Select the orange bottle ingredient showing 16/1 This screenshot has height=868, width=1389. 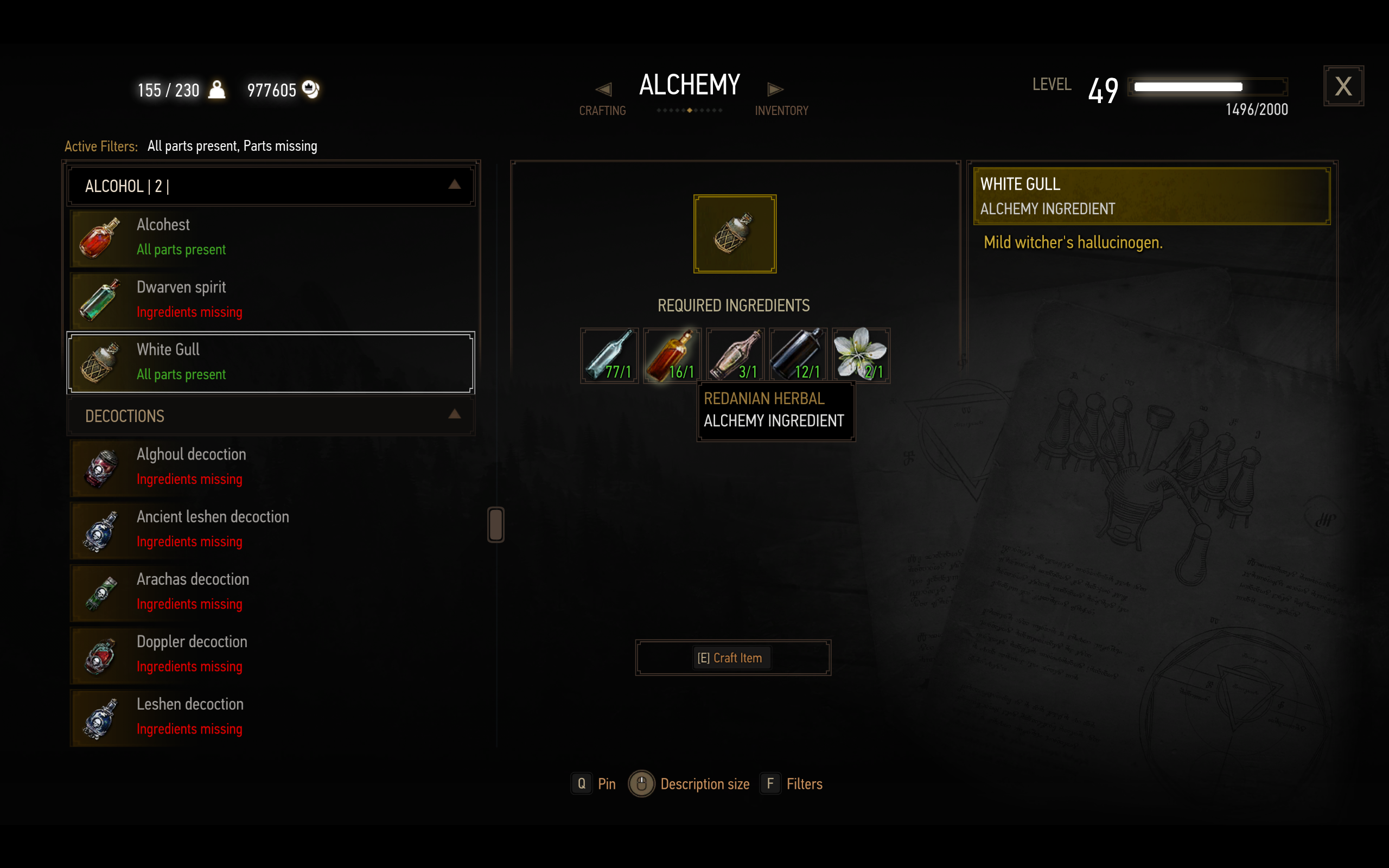pos(672,355)
